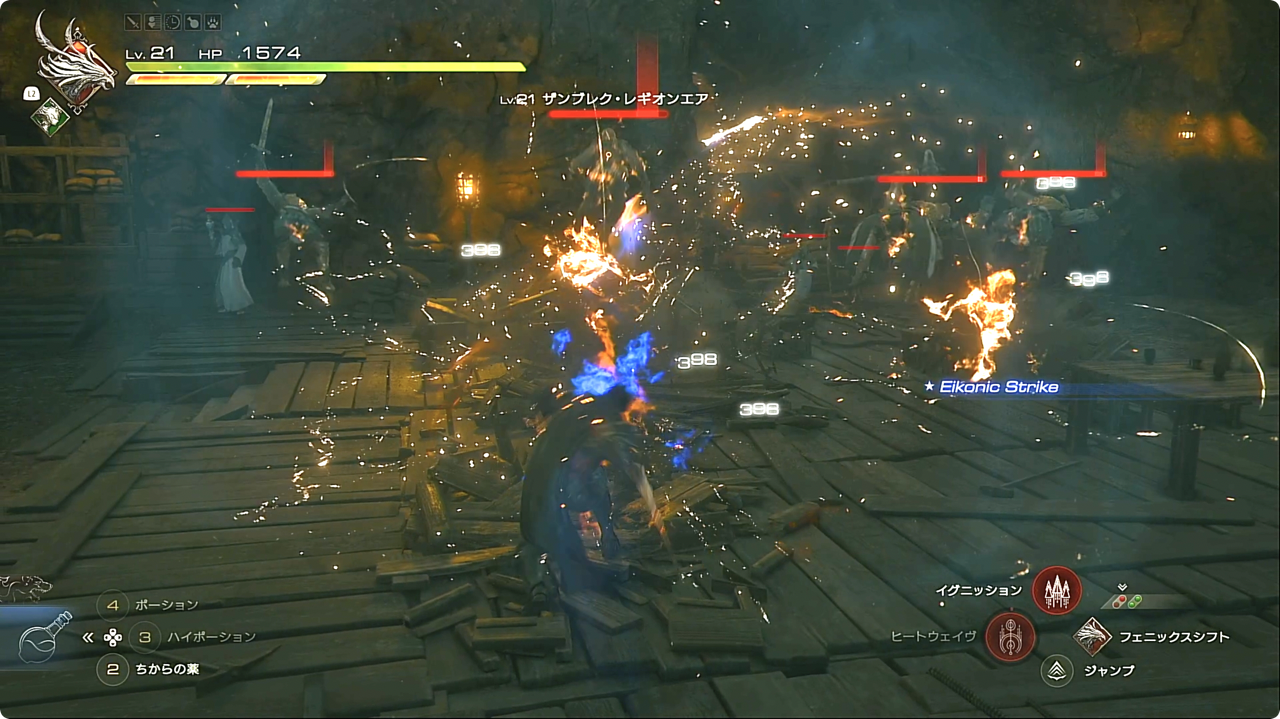The height and width of the screenshot is (719, 1280).
Task: Select the ジャンプ action icon
Action: 1056,670
